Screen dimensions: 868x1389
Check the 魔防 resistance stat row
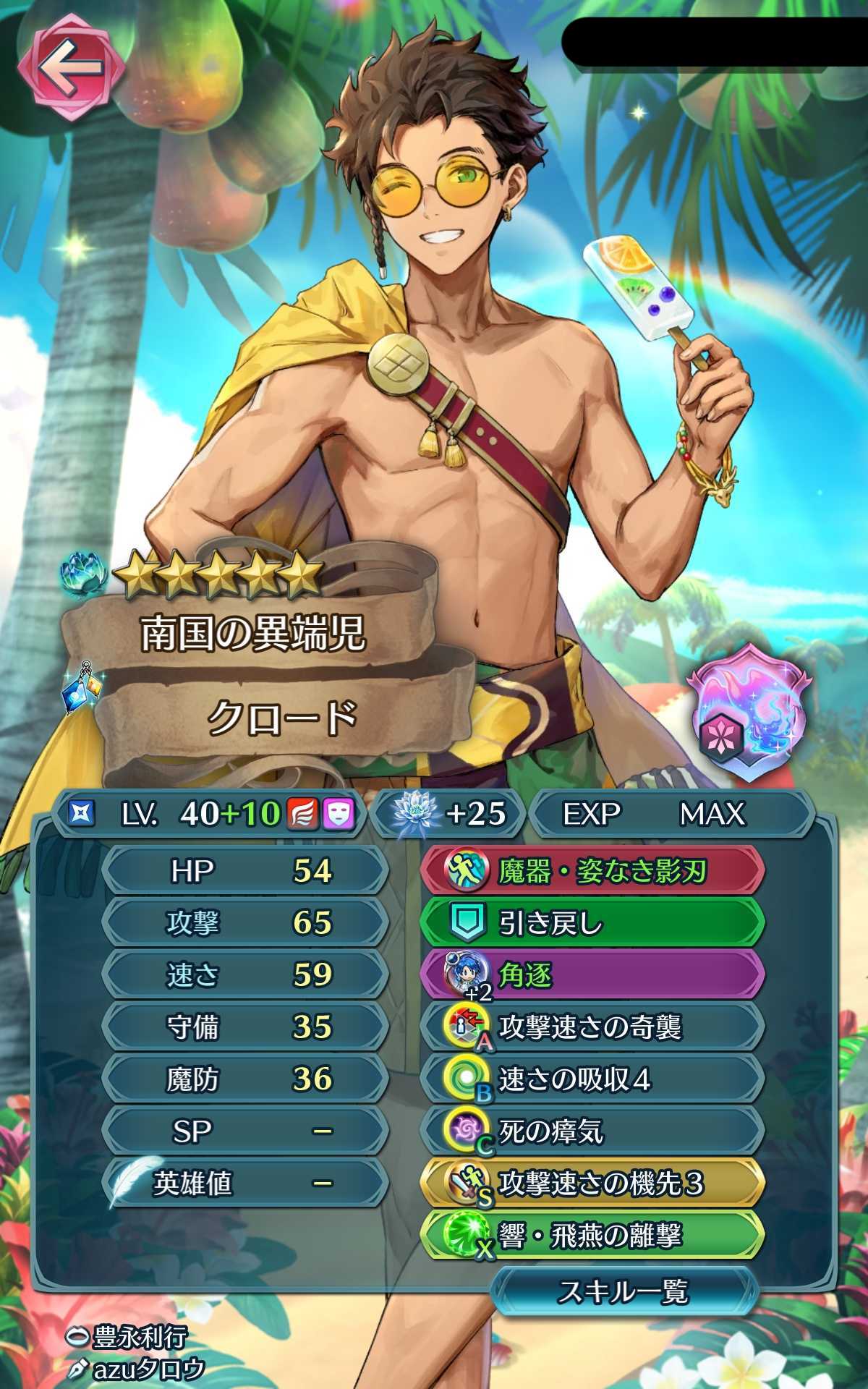pos(246,1079)
